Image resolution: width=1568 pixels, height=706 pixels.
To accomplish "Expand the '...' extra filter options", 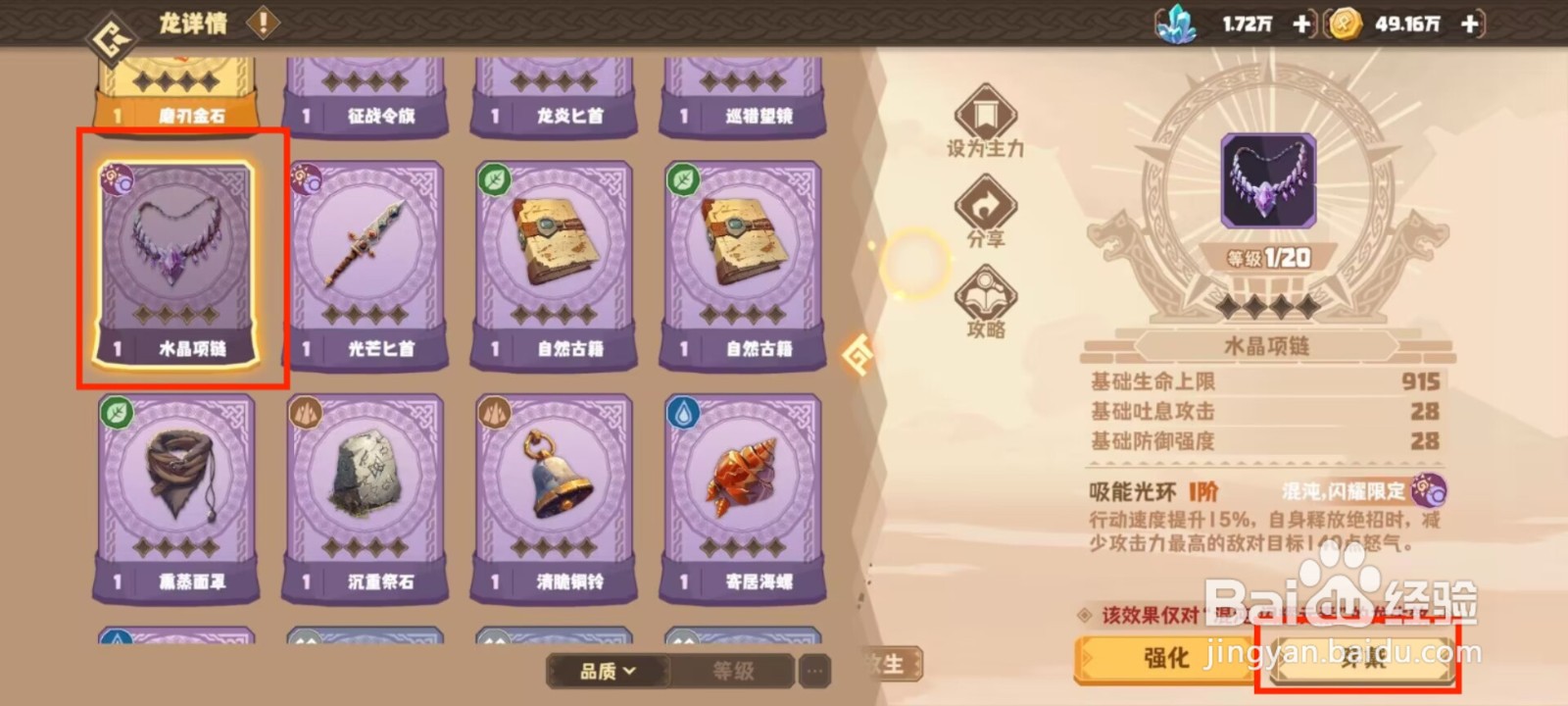I will coord(813,671).
